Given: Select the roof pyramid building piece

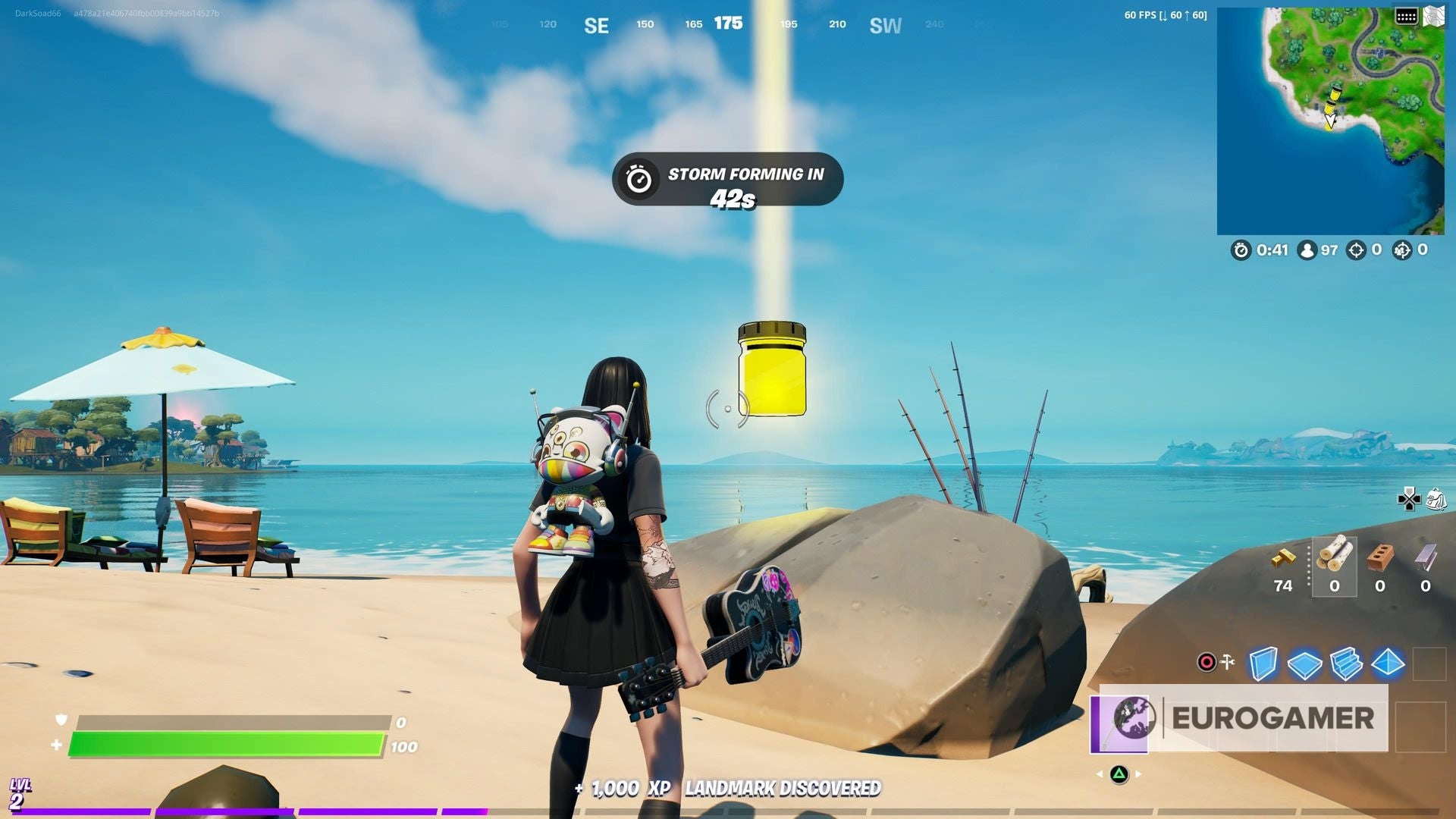Looking at the screenshot, I should 1387,662.
